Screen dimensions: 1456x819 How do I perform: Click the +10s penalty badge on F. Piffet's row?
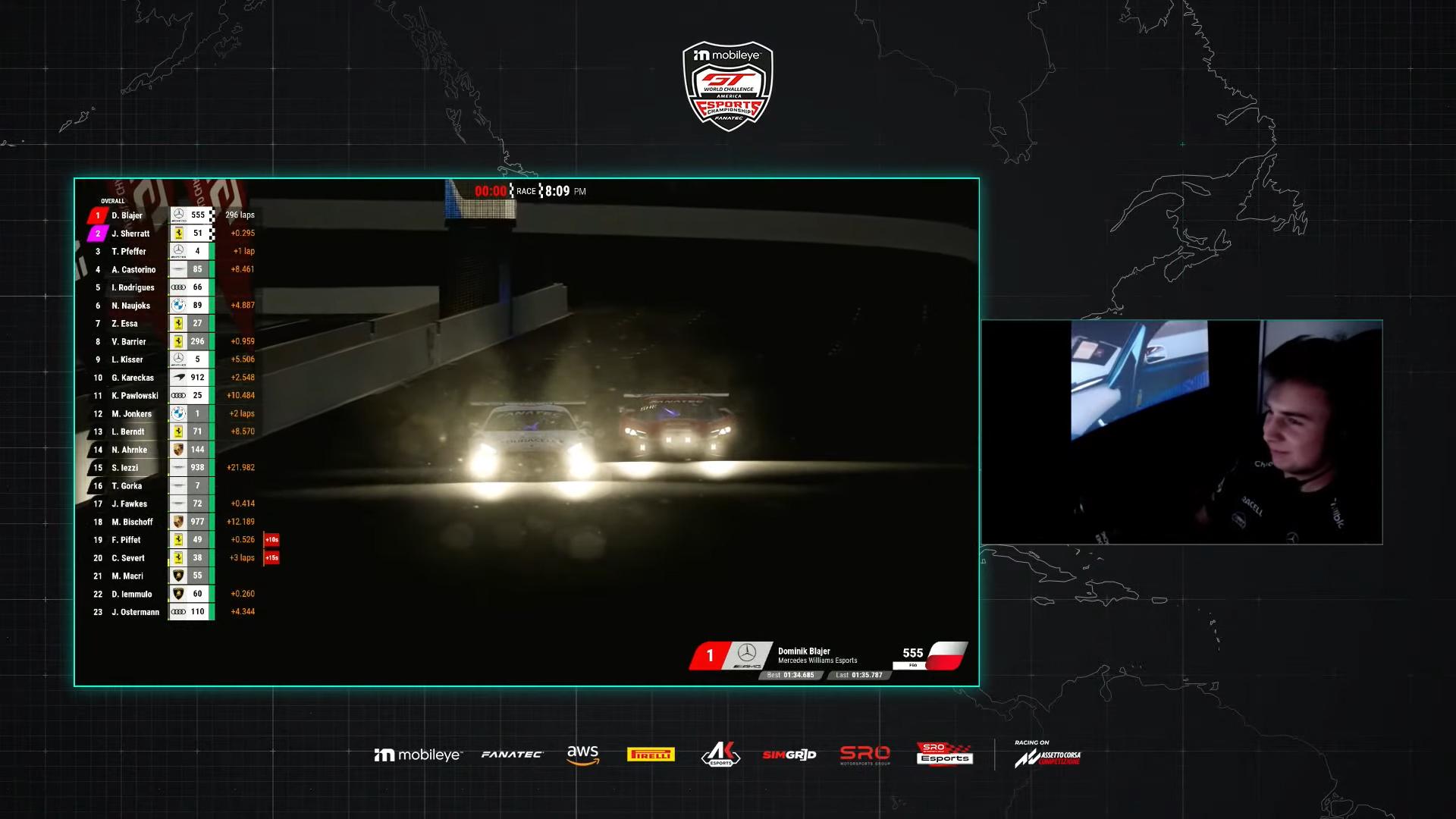point(271,539)
